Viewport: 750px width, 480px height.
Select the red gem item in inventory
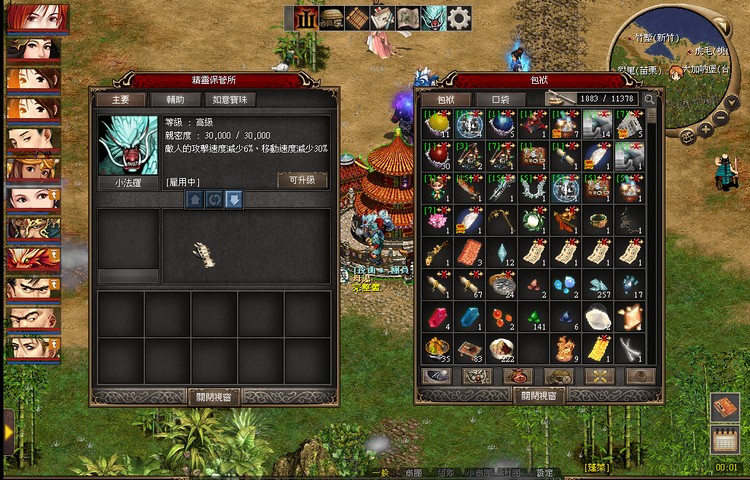click(437, 318)
